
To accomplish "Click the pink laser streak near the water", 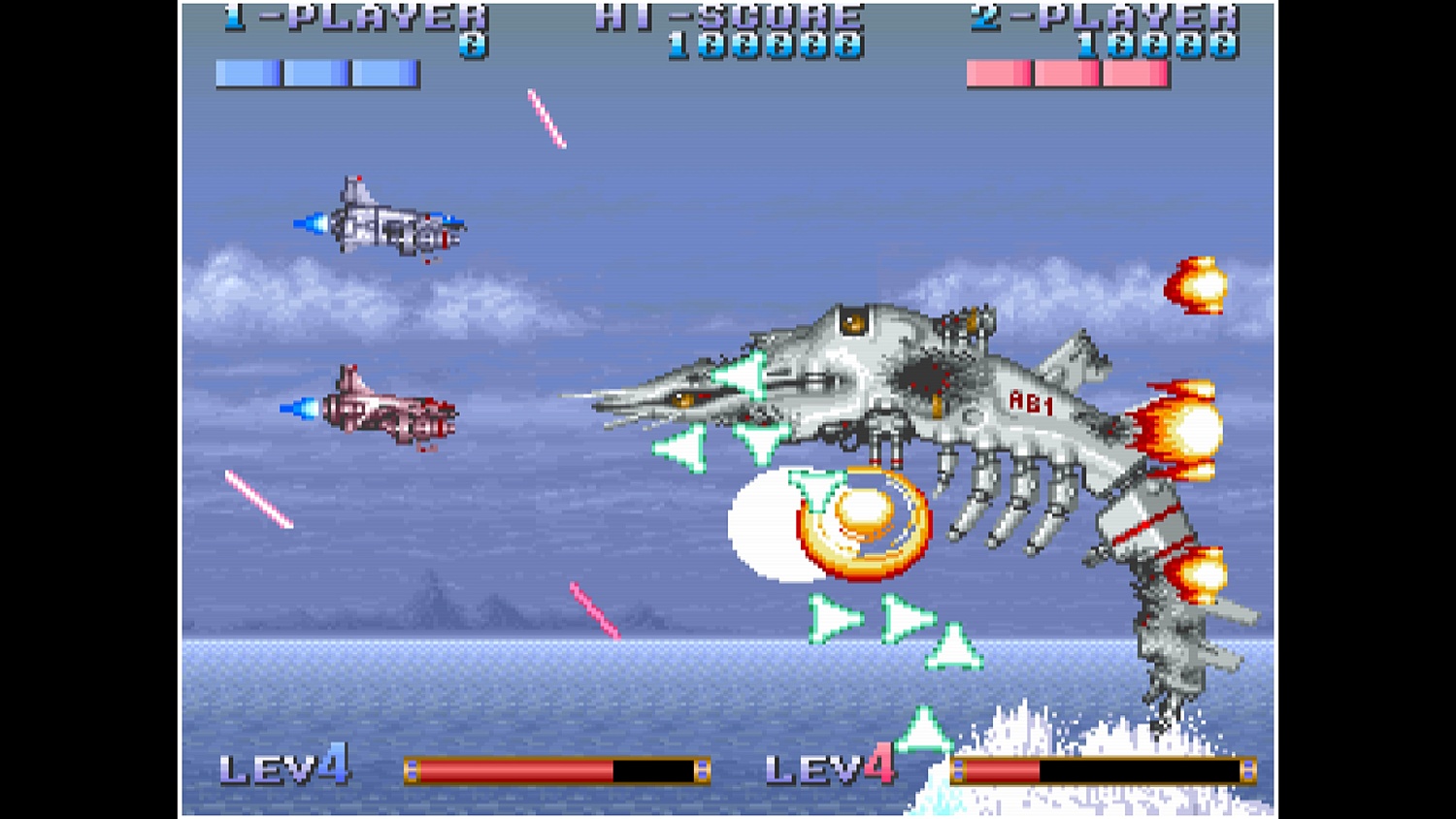I will click(x=594, y=611).
